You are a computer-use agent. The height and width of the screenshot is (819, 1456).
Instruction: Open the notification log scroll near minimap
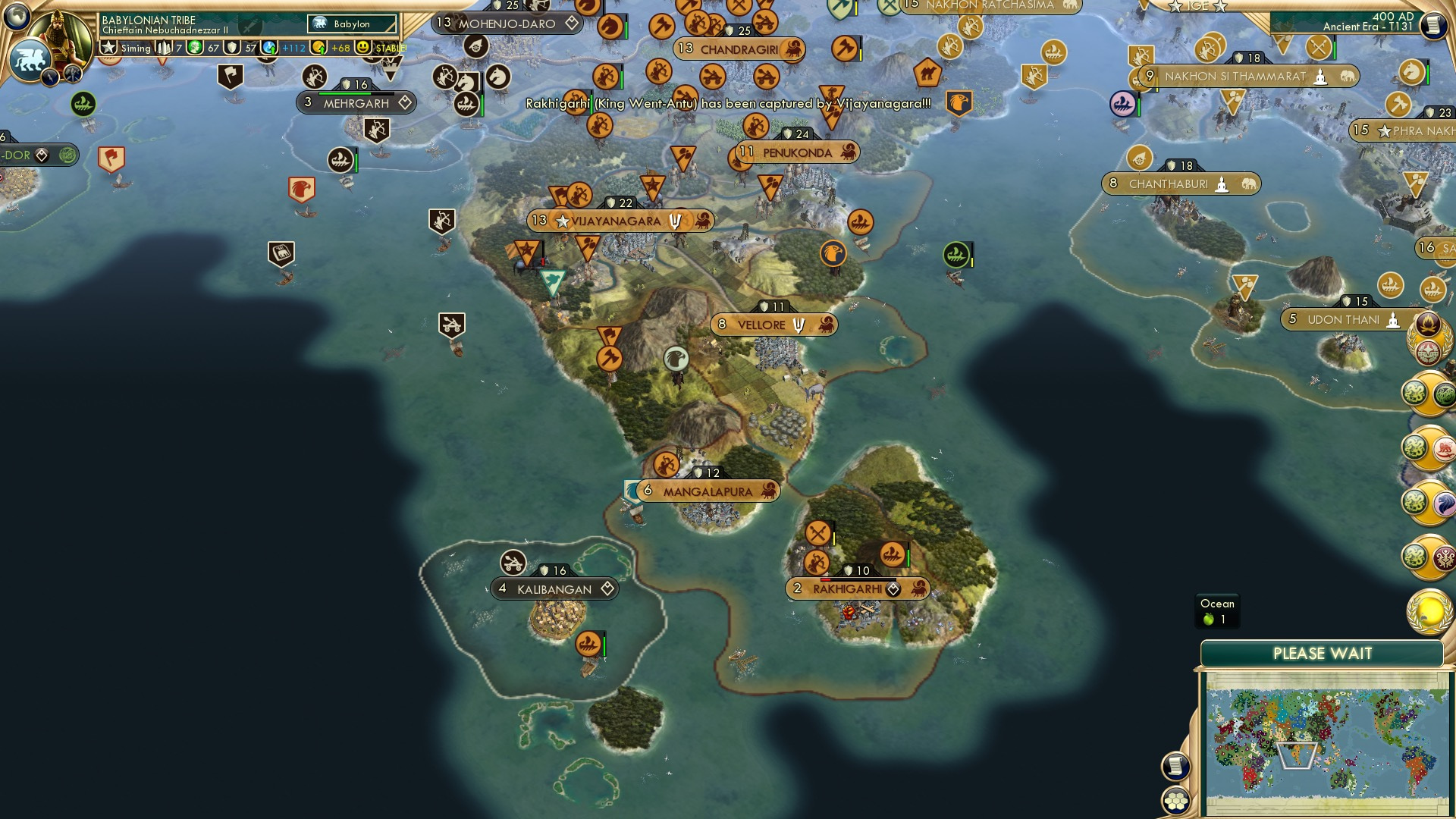click(1177, 766)
